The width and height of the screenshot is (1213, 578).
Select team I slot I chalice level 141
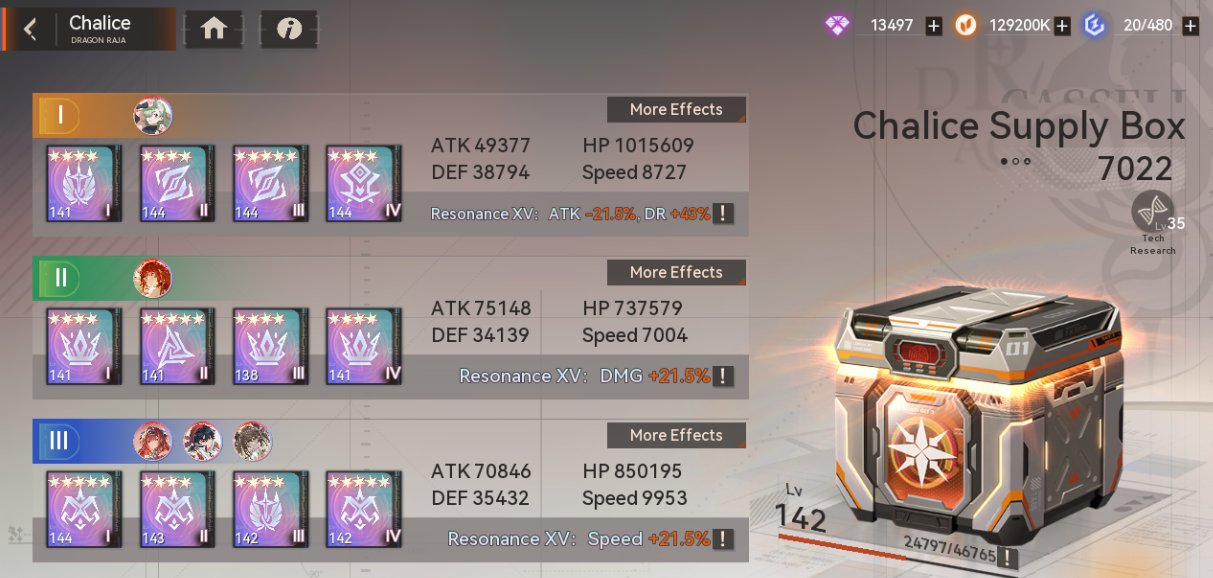pos(84,183)
